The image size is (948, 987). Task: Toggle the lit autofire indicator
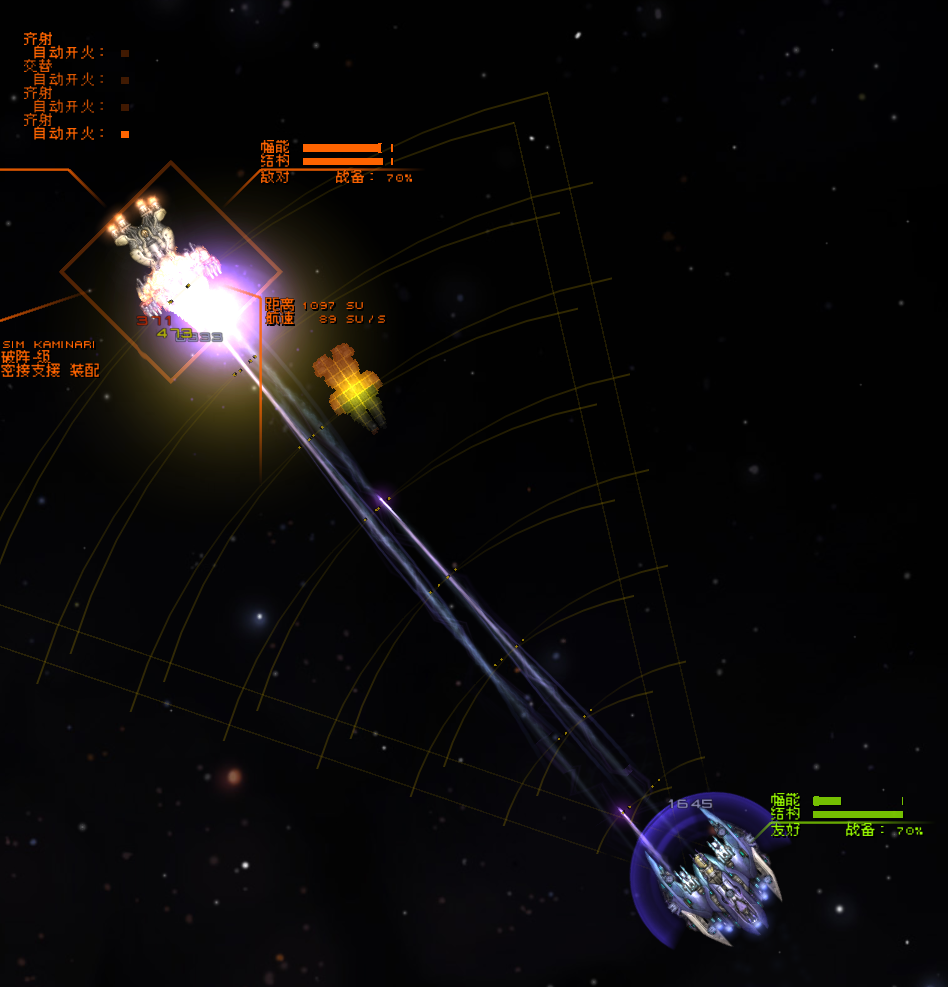click(x=125, y=134)
